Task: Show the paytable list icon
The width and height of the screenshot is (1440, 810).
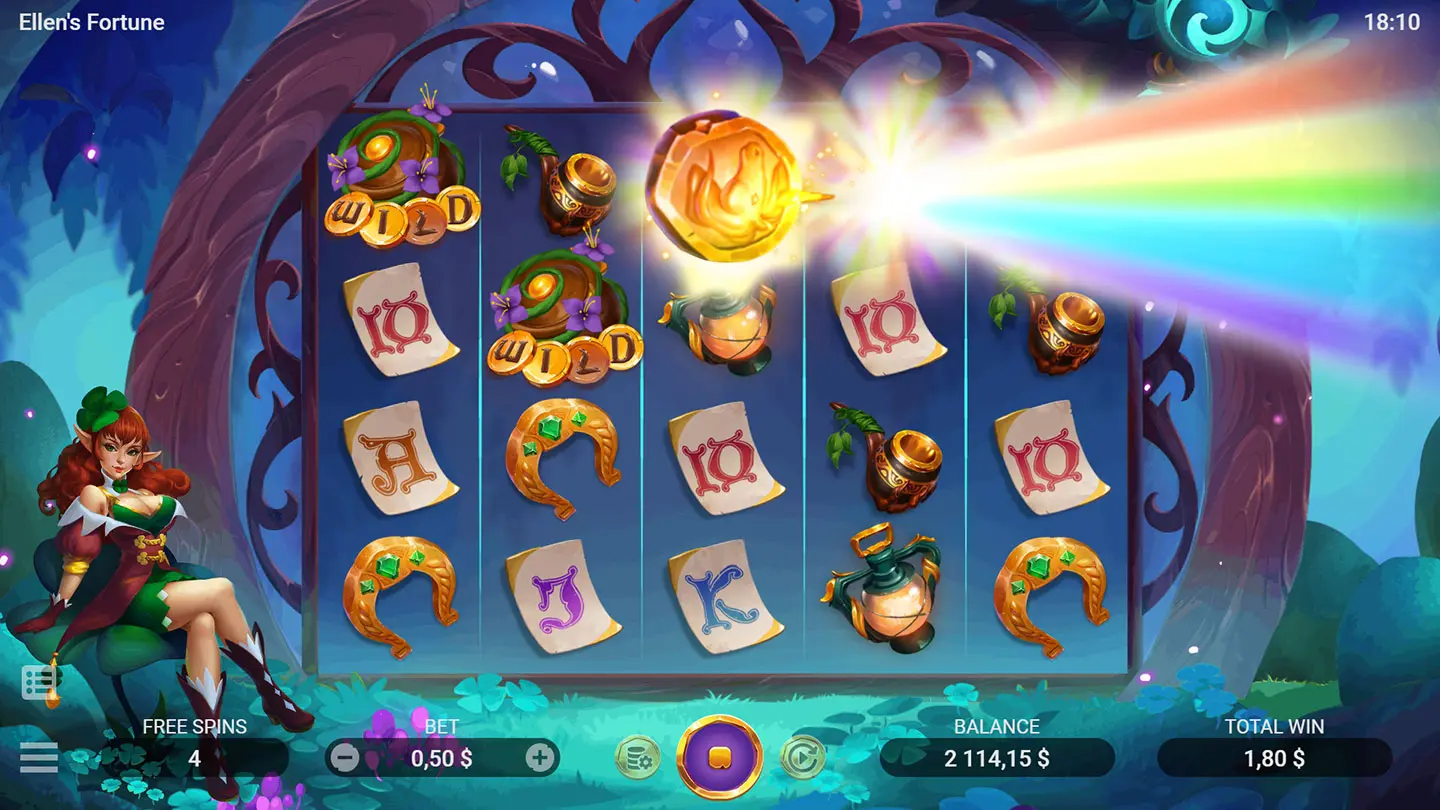Action: tap(39, 683)
